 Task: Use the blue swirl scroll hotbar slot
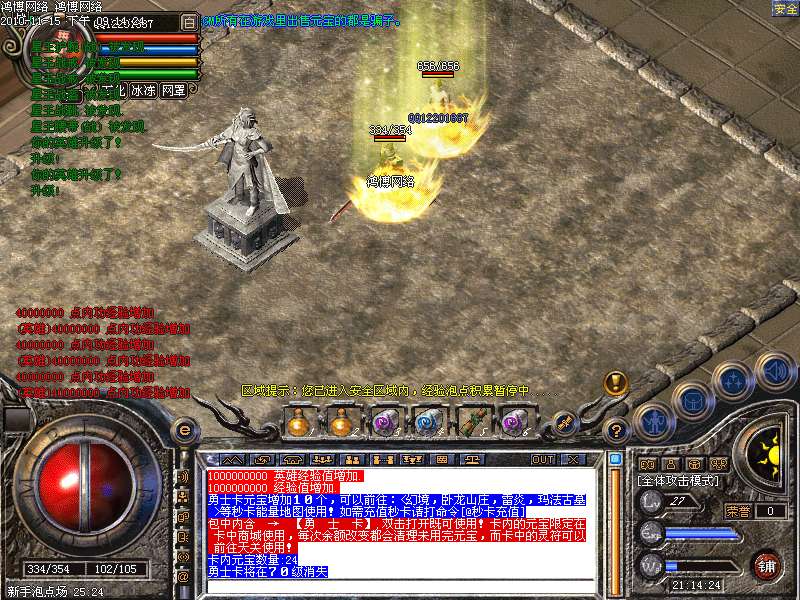point(427,424)
